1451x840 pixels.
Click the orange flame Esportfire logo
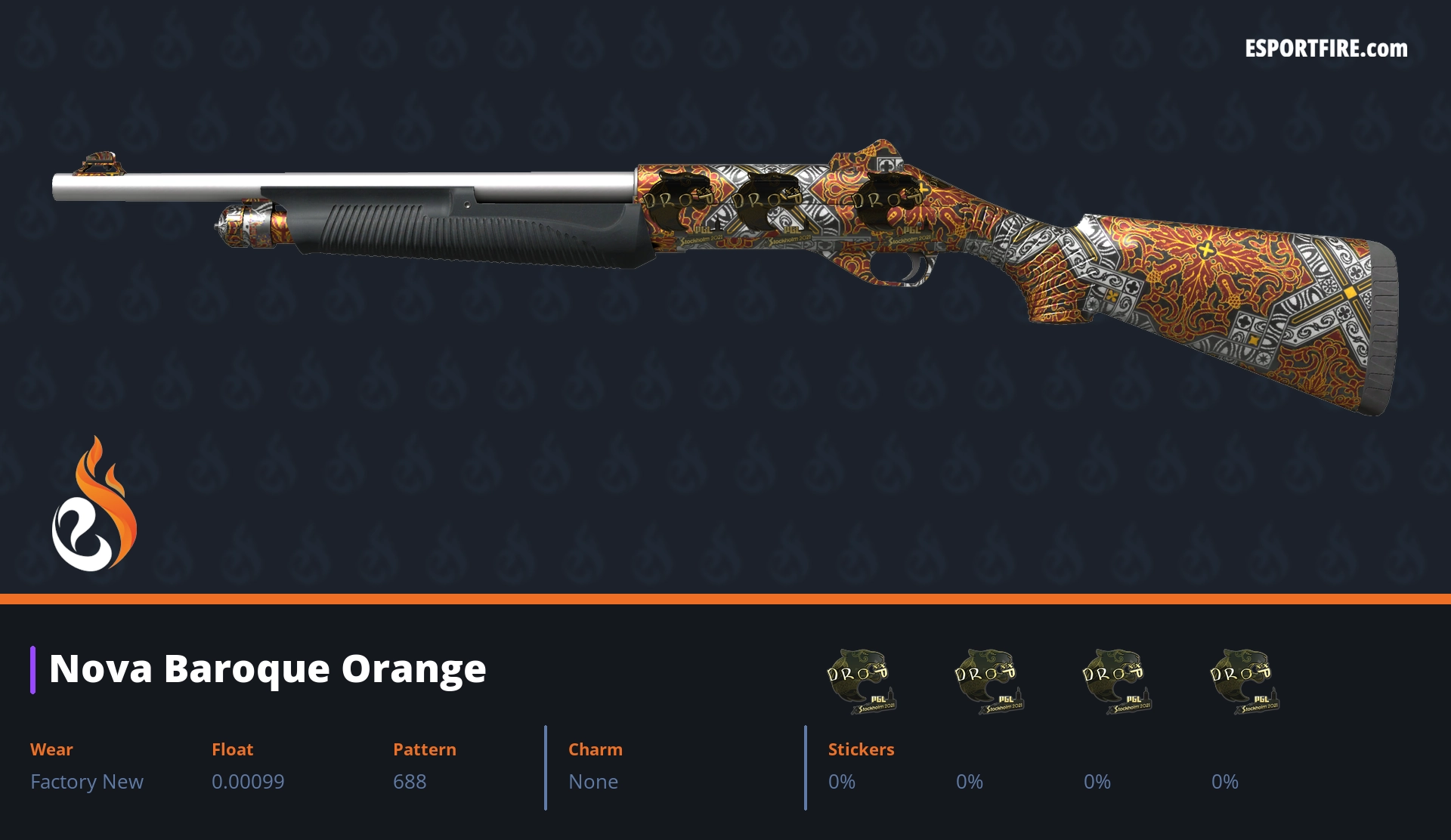pos(94,505)
